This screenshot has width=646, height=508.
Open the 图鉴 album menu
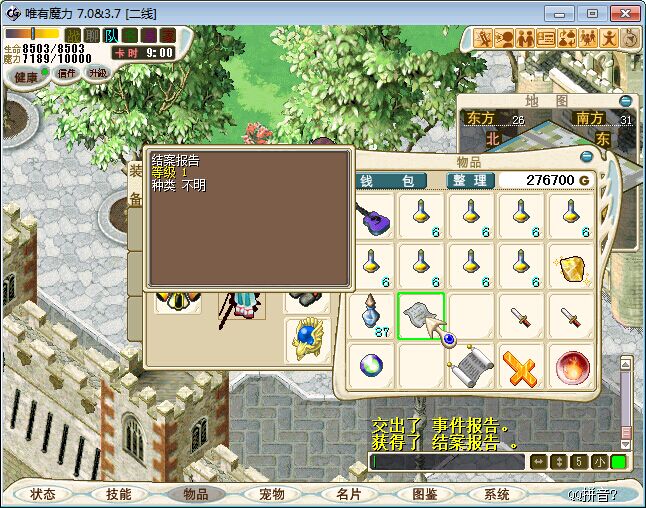pyautogui.click(x=424, y=494)
